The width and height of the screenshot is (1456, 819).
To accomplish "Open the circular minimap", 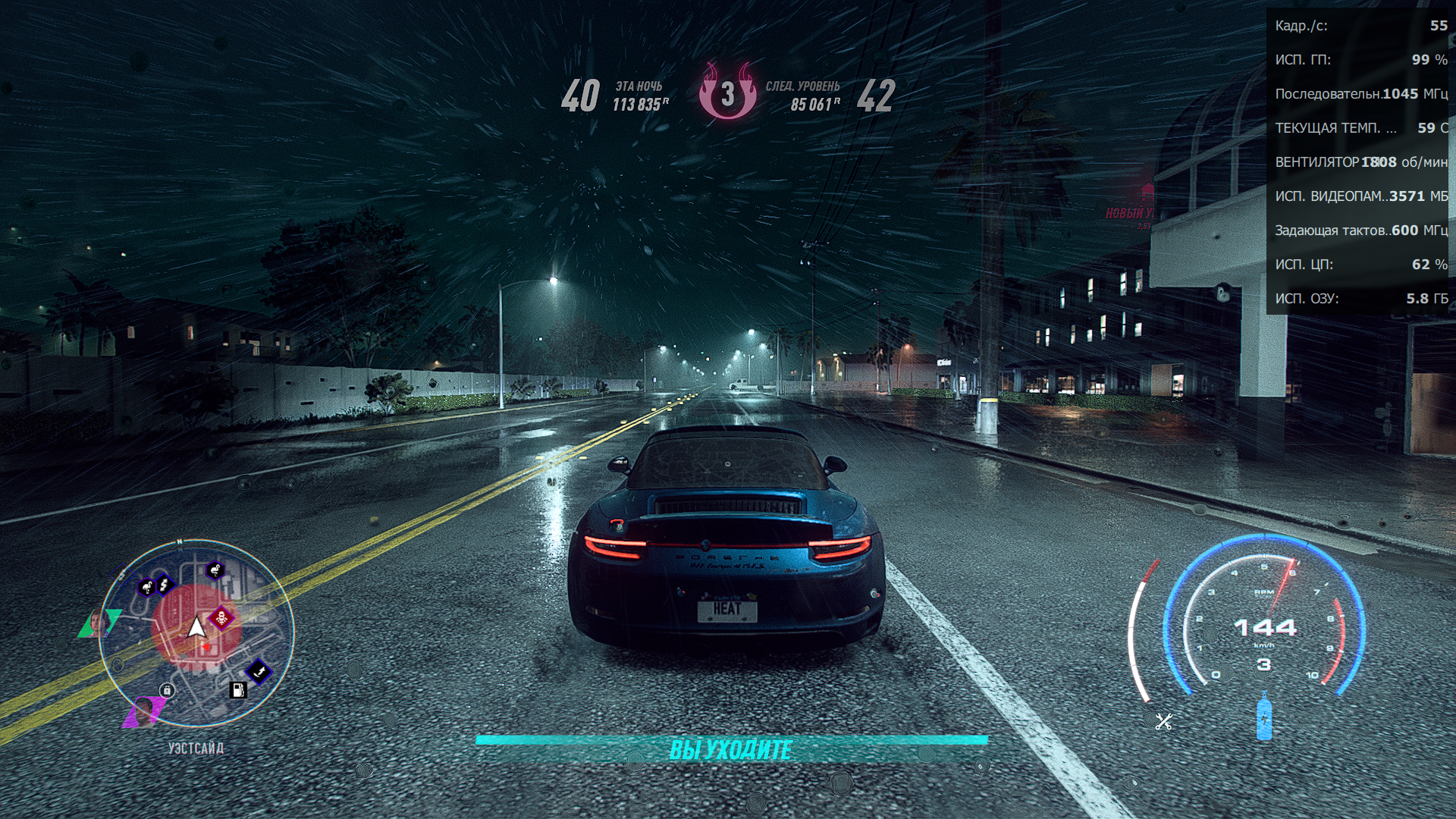I will [196, 632].
